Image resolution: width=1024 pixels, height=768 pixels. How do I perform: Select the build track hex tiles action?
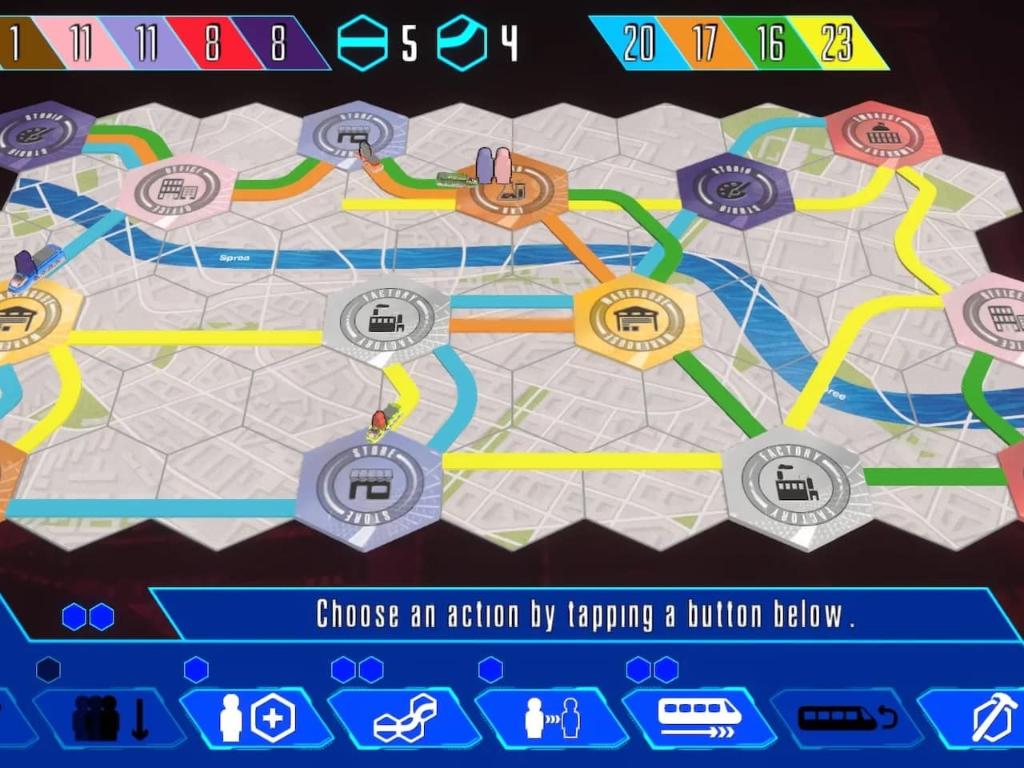click(404, 718)
